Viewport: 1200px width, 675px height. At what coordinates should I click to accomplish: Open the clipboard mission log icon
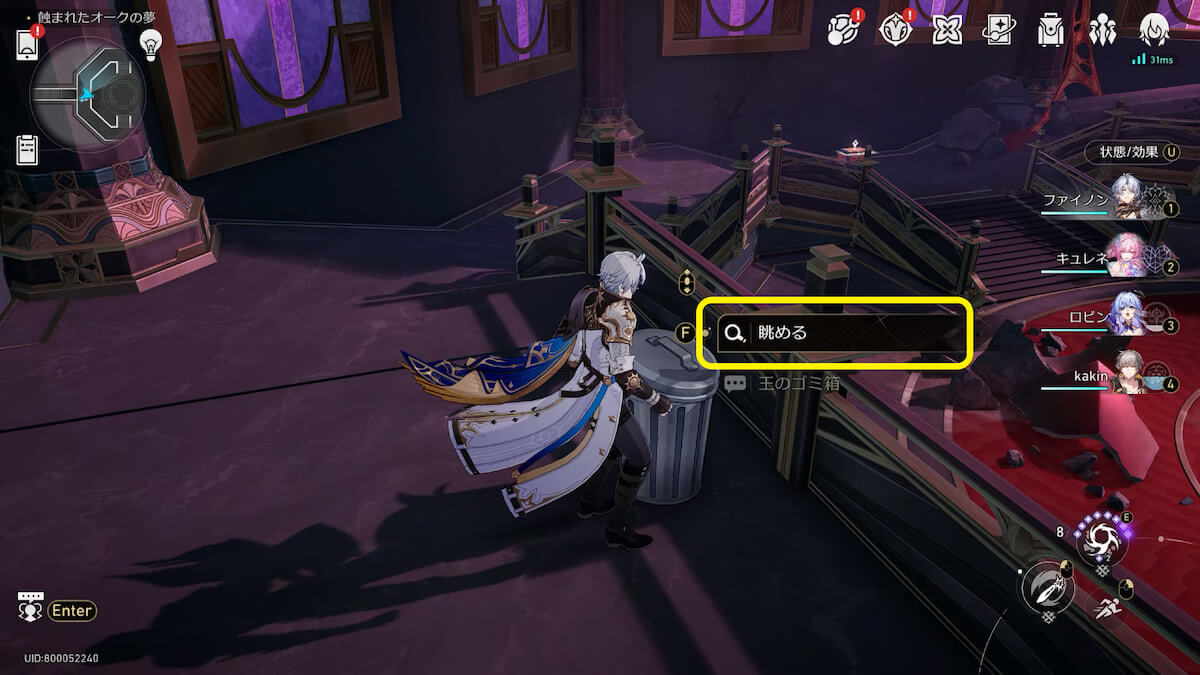[x=27, y=150]
